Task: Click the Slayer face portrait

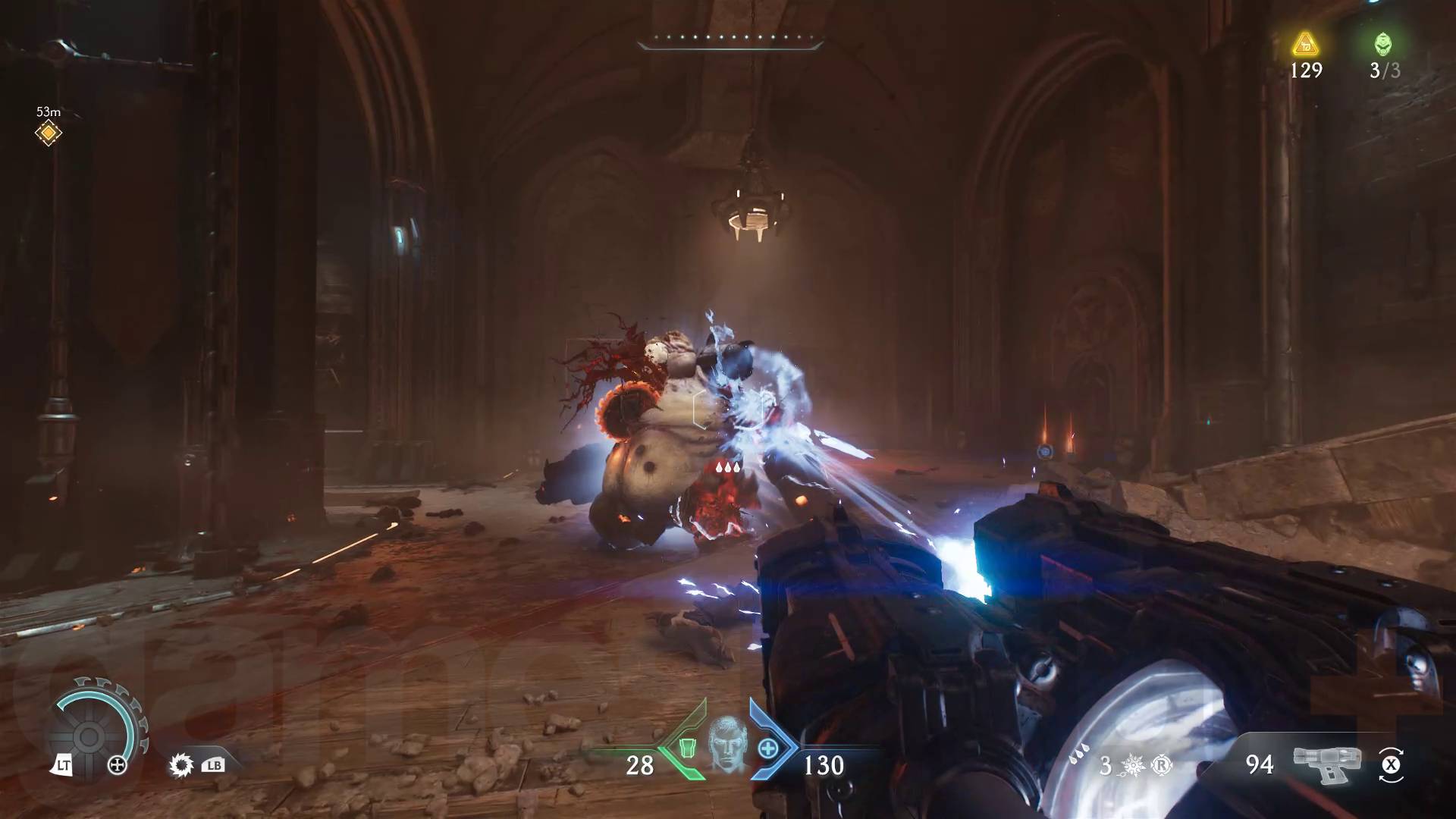Action: [726, 745]
